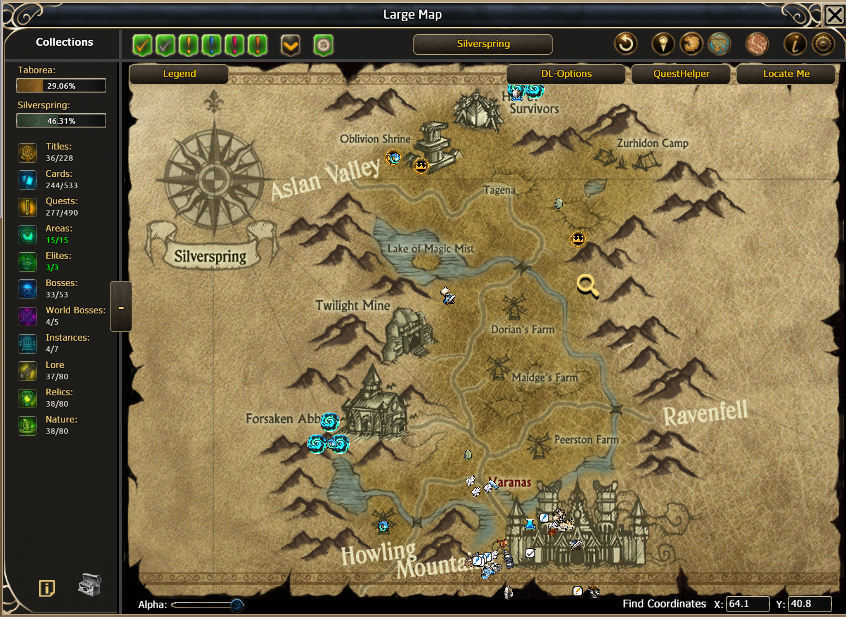
Task: Adjust the Alpha slider handle
Action: tap(237, 604)
